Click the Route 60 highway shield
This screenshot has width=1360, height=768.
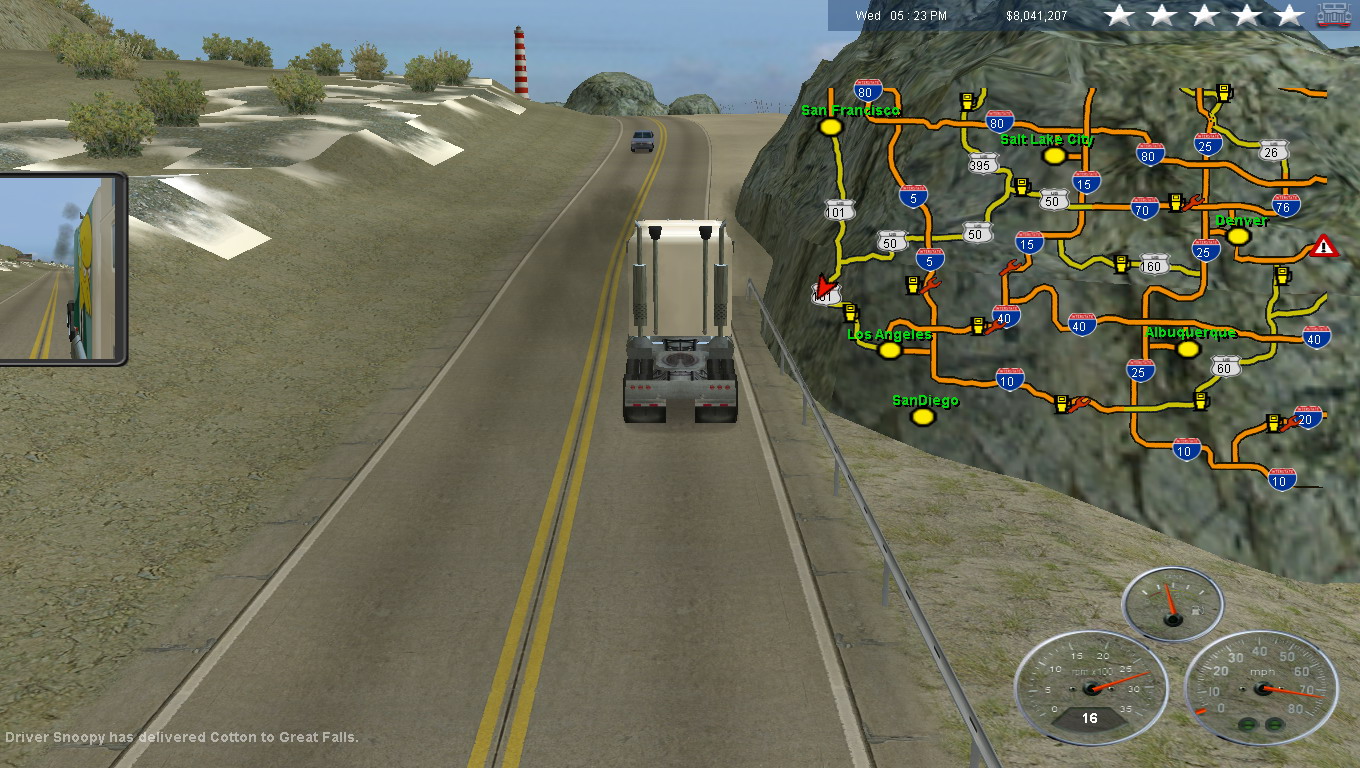[1227, 367]
